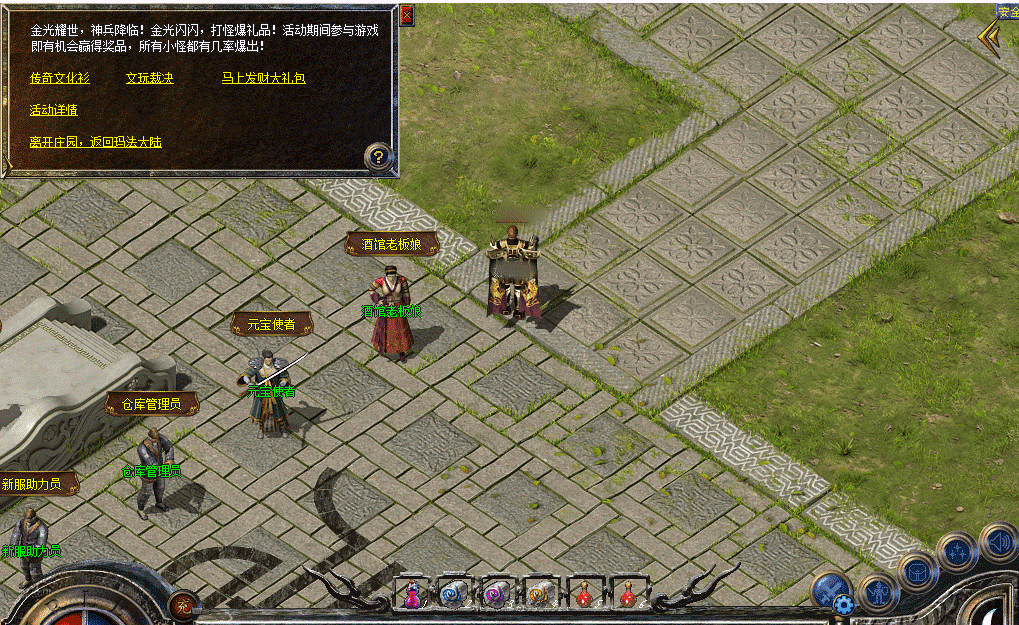
Task: Open the character equipment panel
Action: tap(878, 592)
